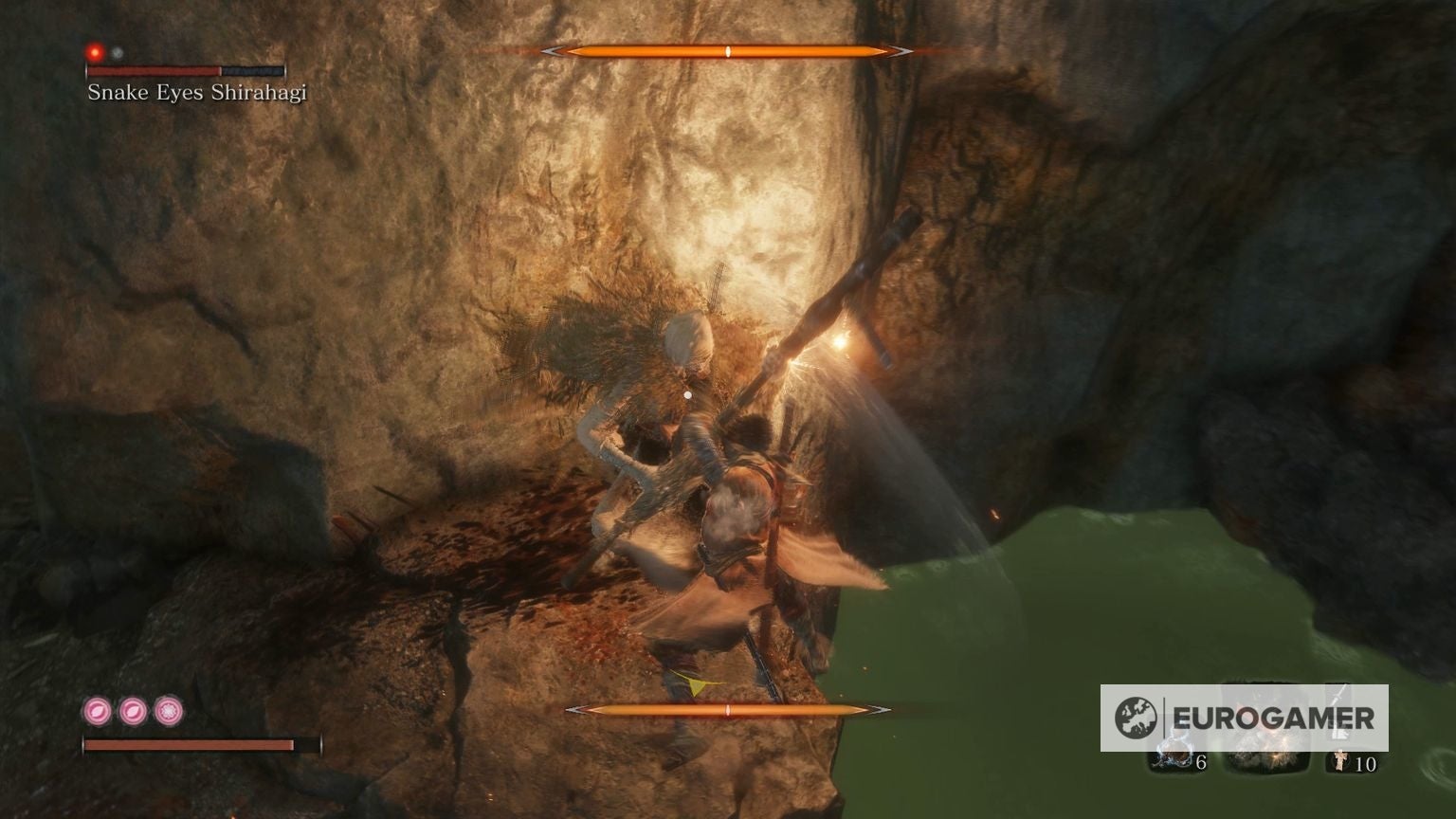1456x819 pixels.
Task: Click the player posture bar at bottom center
Action: [x=726, y=709]
